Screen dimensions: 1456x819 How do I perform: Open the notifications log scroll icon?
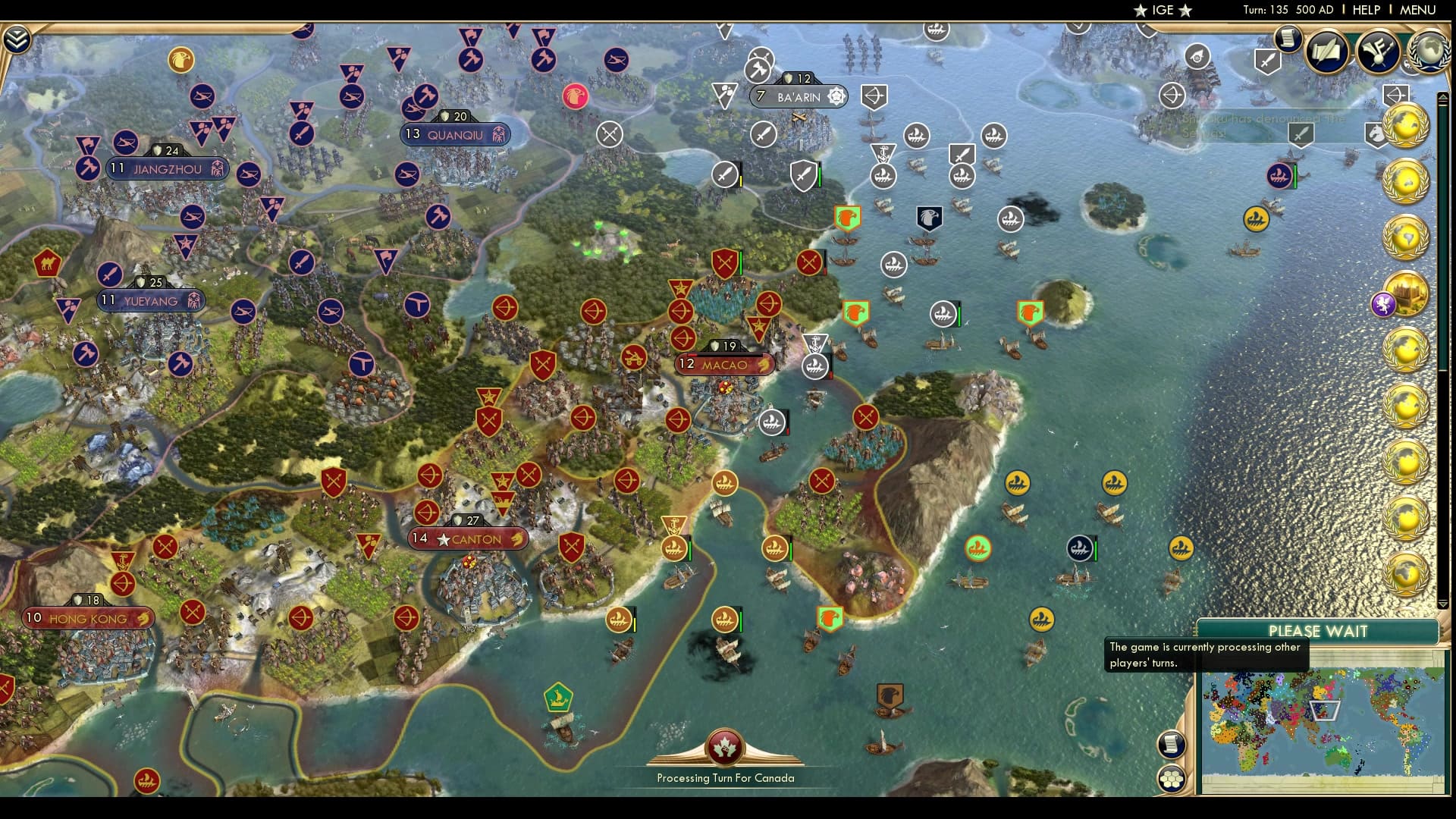pos(1287,39)
